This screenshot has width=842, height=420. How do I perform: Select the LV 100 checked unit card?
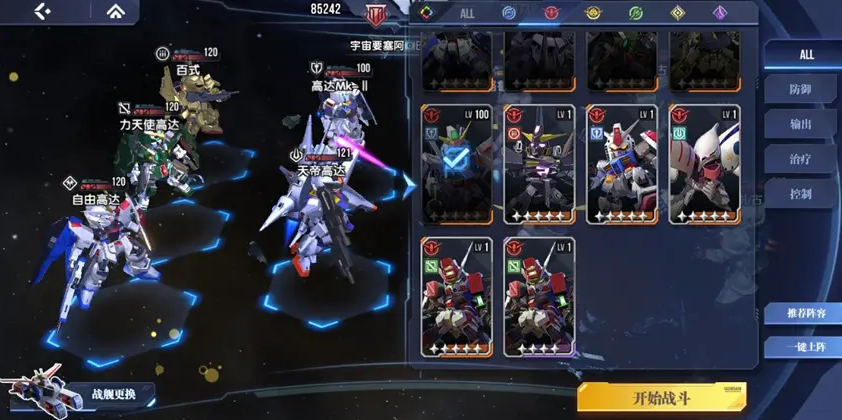pyautogui.click(x=456, y=165)
